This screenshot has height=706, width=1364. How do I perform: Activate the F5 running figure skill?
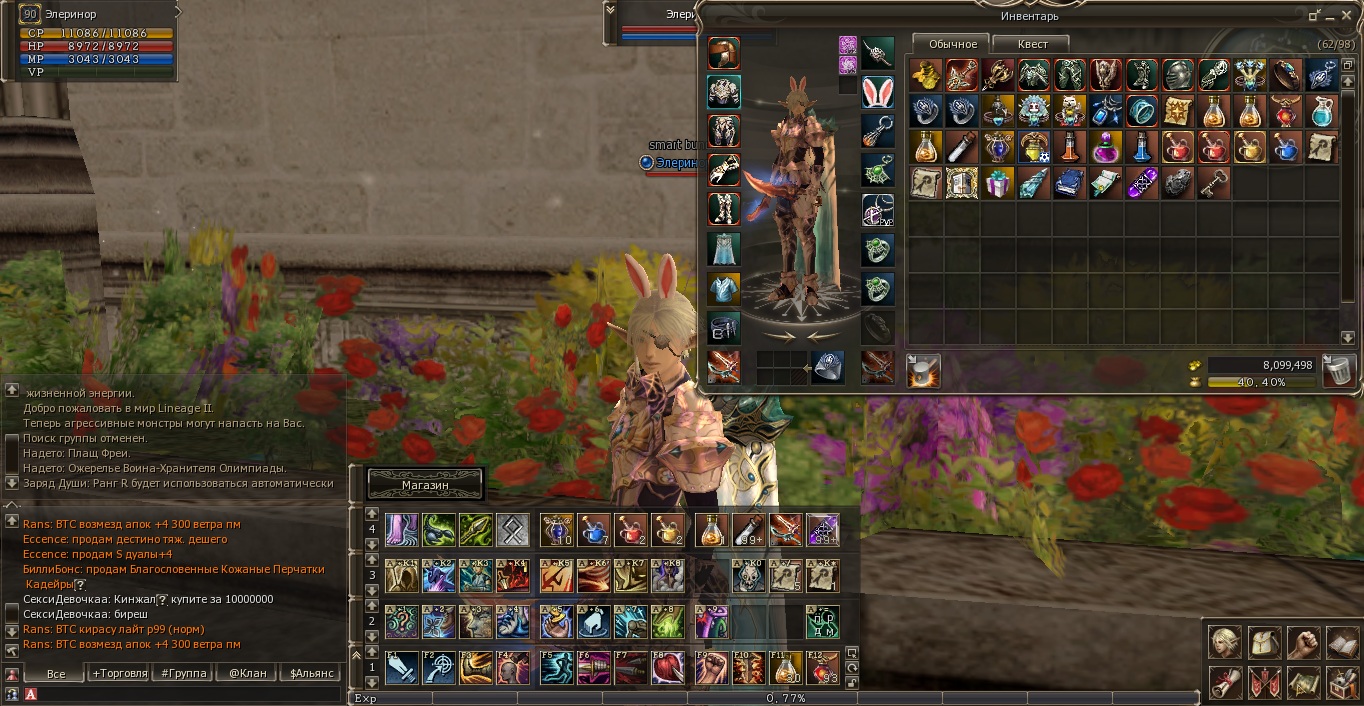556,667
